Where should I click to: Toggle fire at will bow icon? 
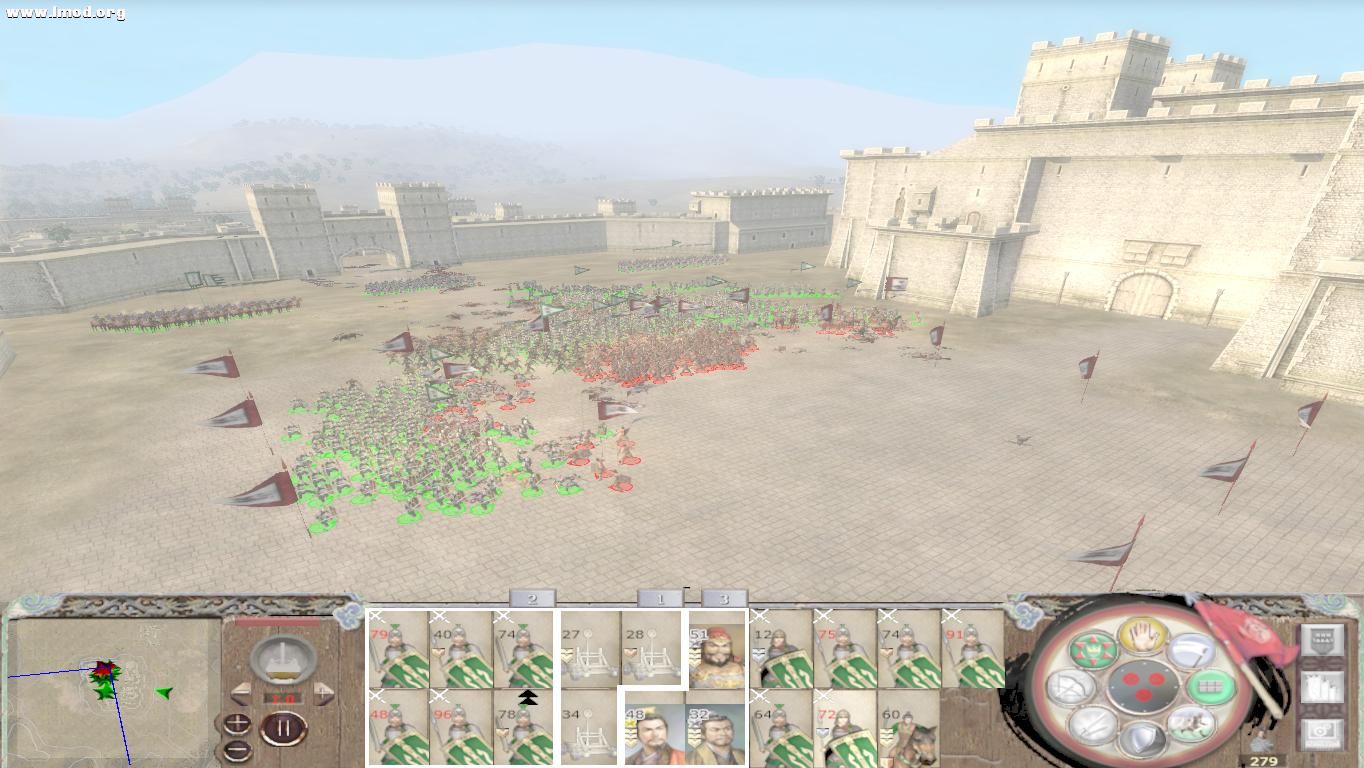1071,687
